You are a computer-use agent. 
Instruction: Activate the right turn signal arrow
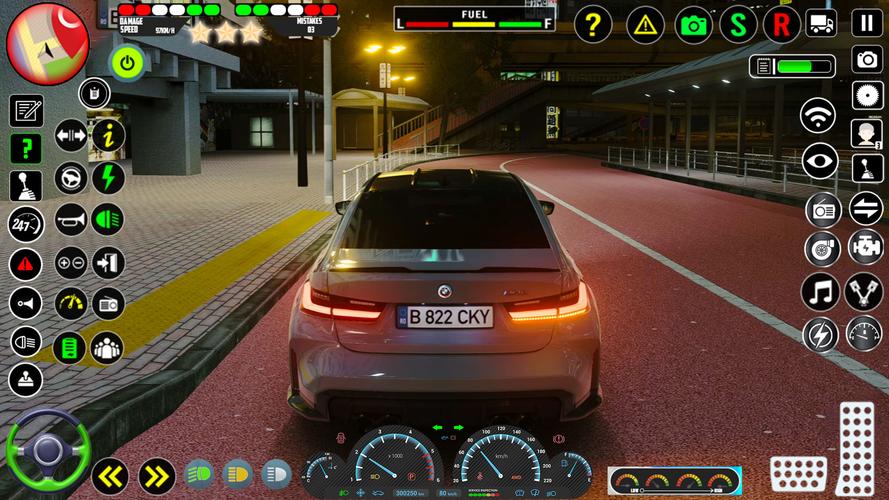tap(156, 475)
